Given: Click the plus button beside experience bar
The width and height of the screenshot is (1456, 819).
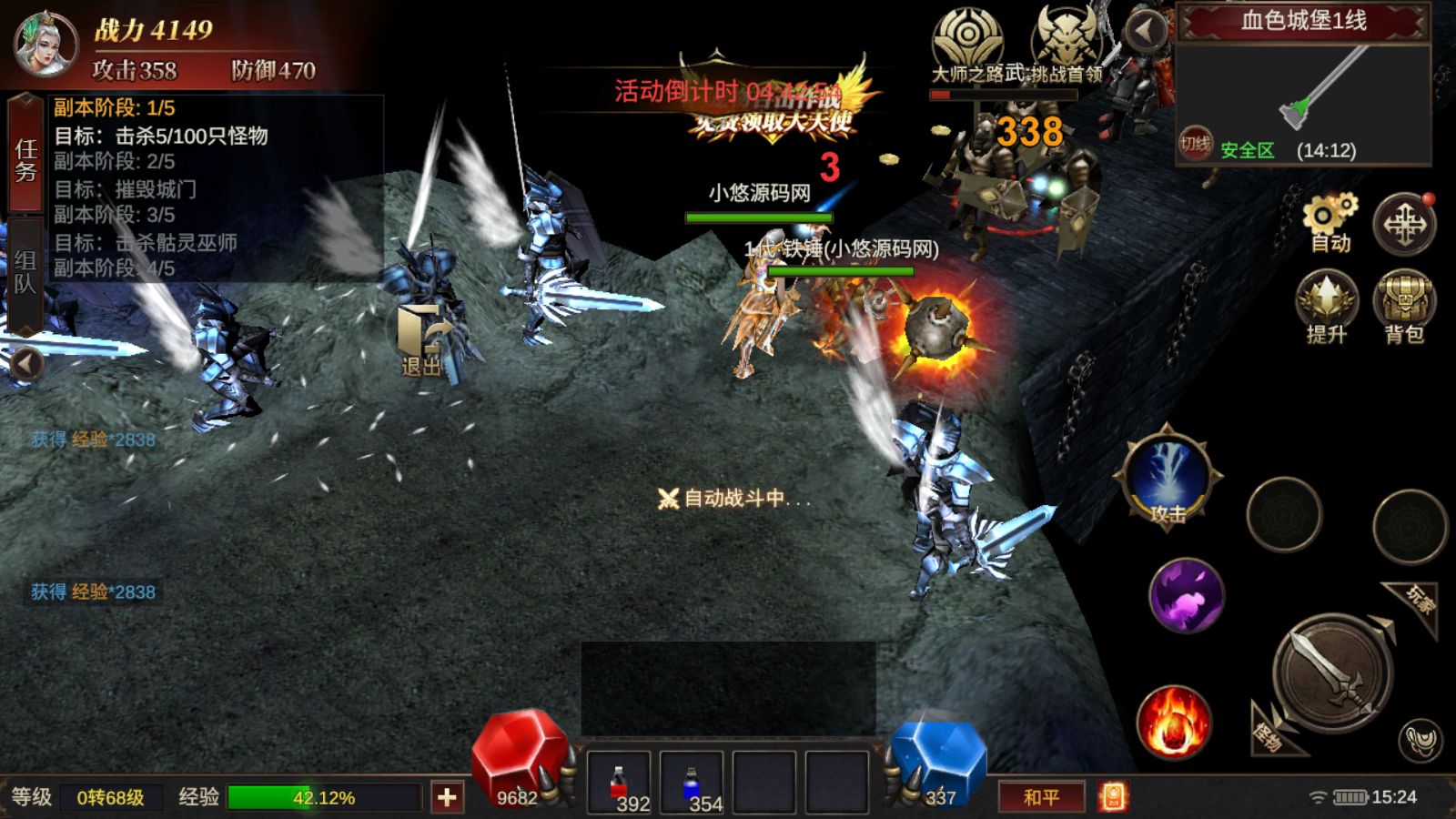Looking at the screenshot, I should (x=447, y=798).
